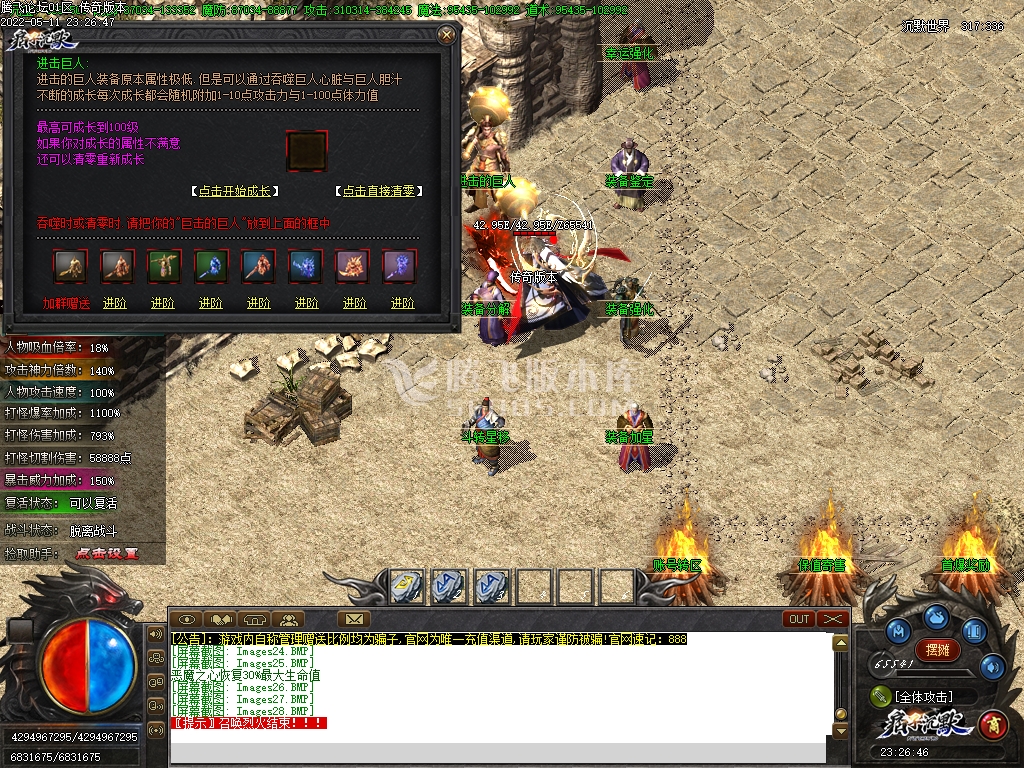Click the red 商 shop button
This screenshot has width=1024, height=768.
coord(993,722)
